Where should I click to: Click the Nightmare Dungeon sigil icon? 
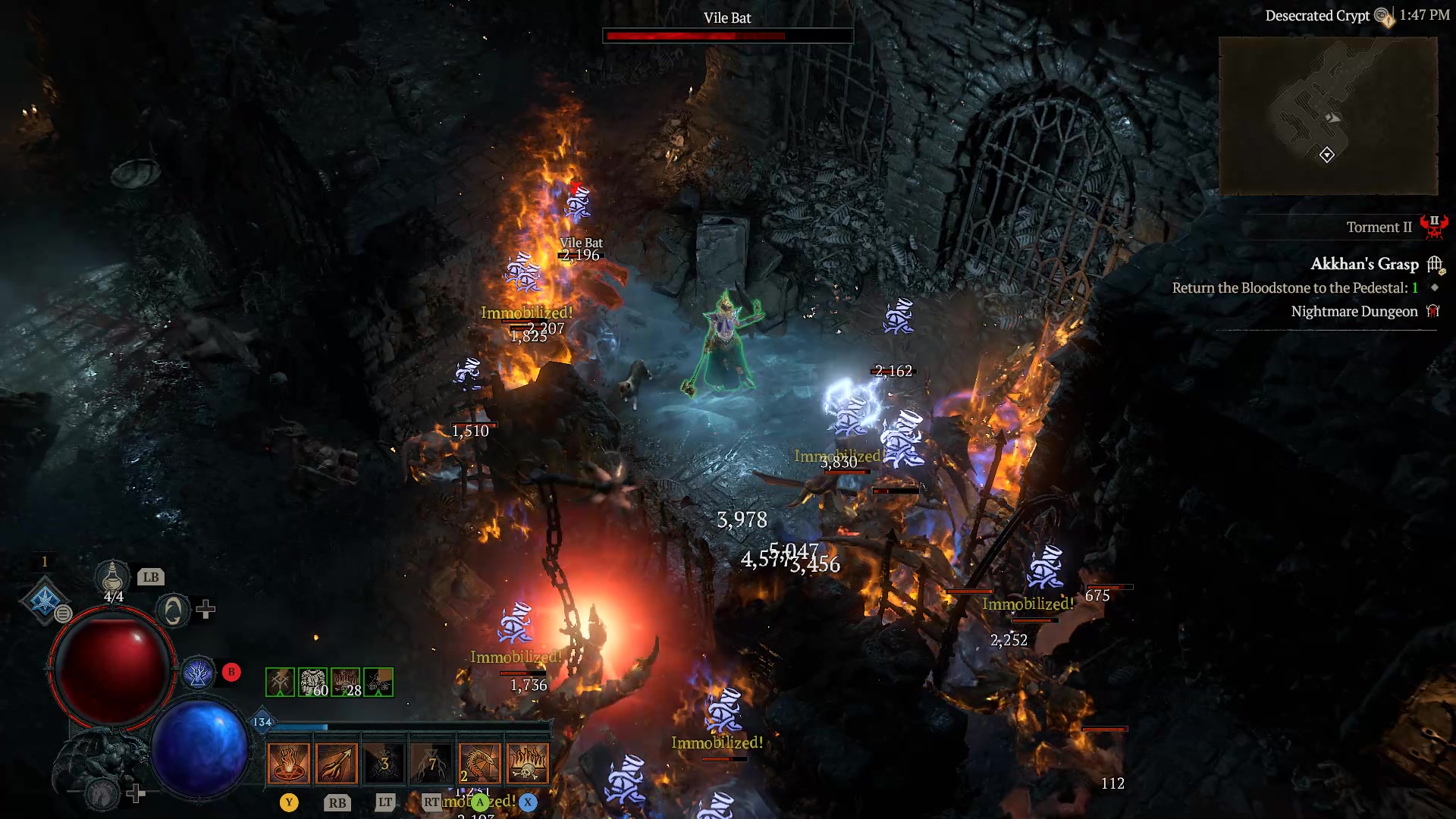point(1432,311)
